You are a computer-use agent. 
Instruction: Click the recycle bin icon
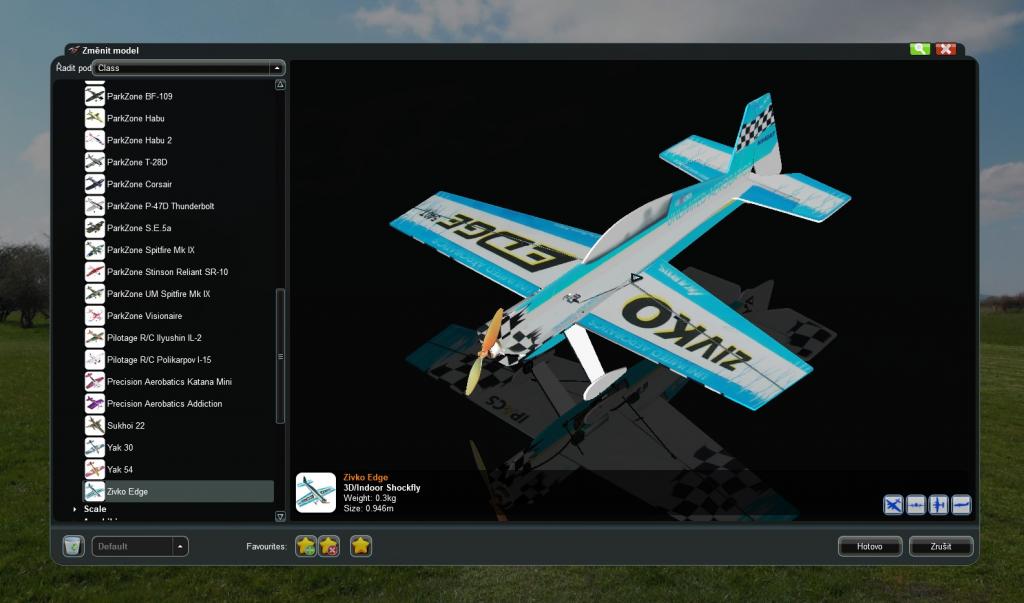pyautogui.click(x=72, y=546)
